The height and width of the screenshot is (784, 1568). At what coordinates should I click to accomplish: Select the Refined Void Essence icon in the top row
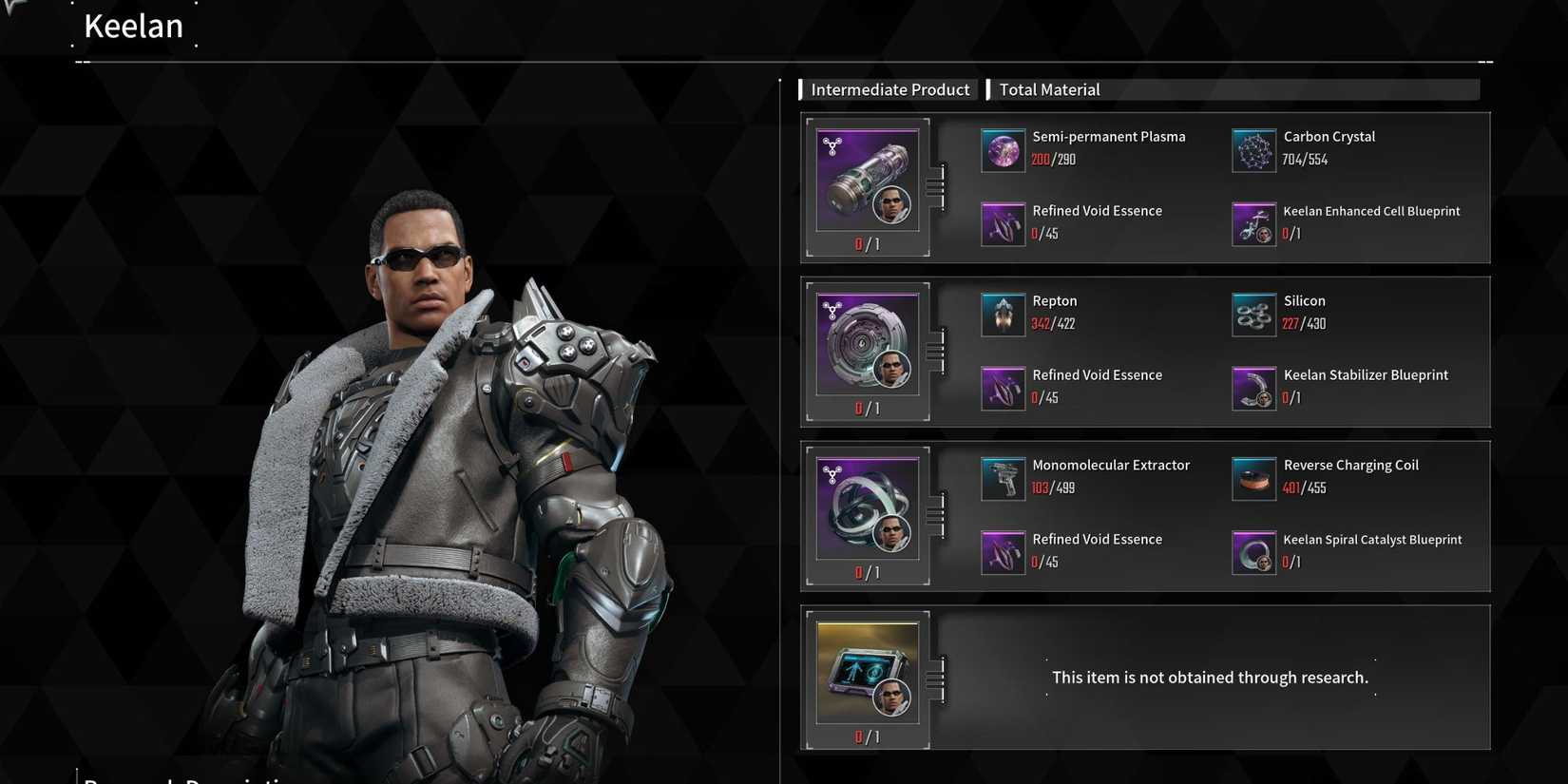[1002, 223]
